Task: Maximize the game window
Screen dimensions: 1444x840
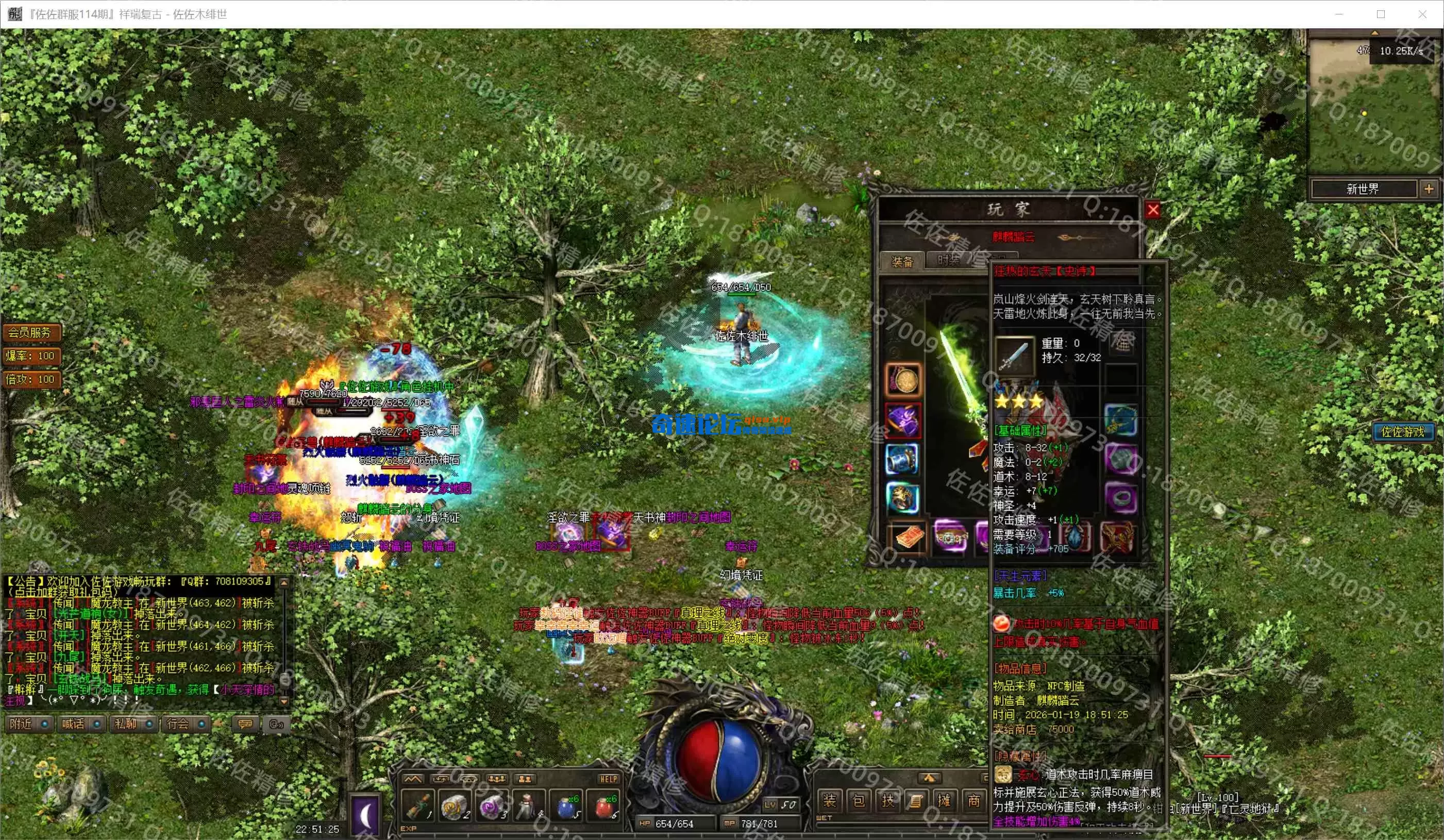Action: coord(1381,14)
